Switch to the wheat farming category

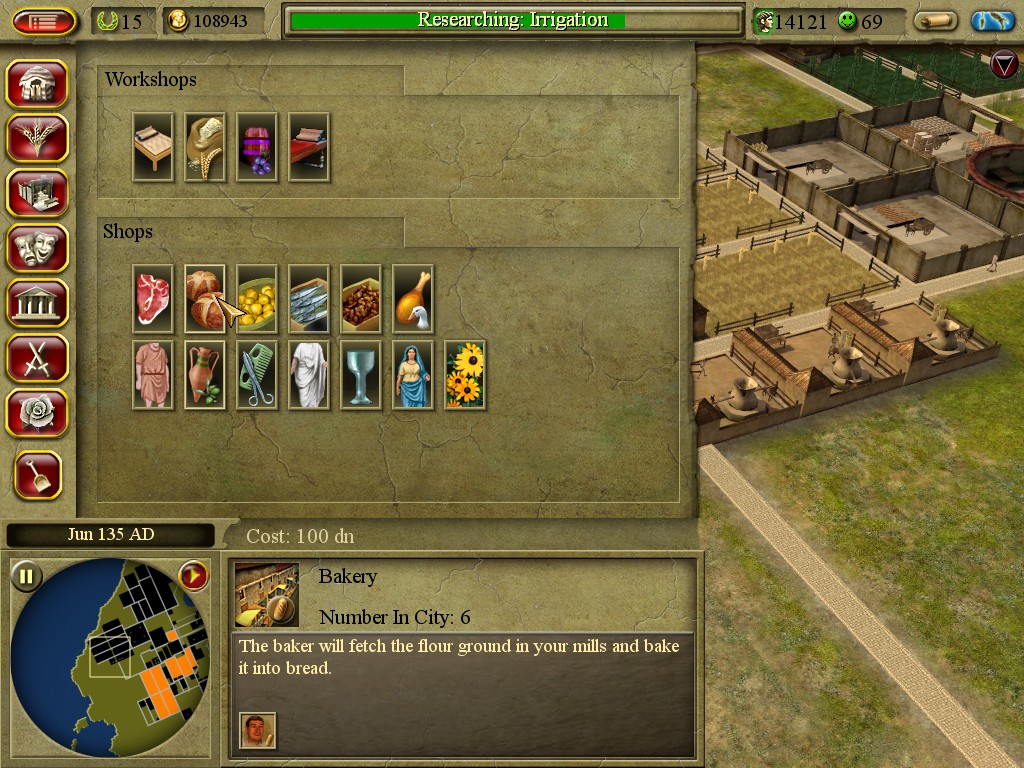(x=37, y=138)
